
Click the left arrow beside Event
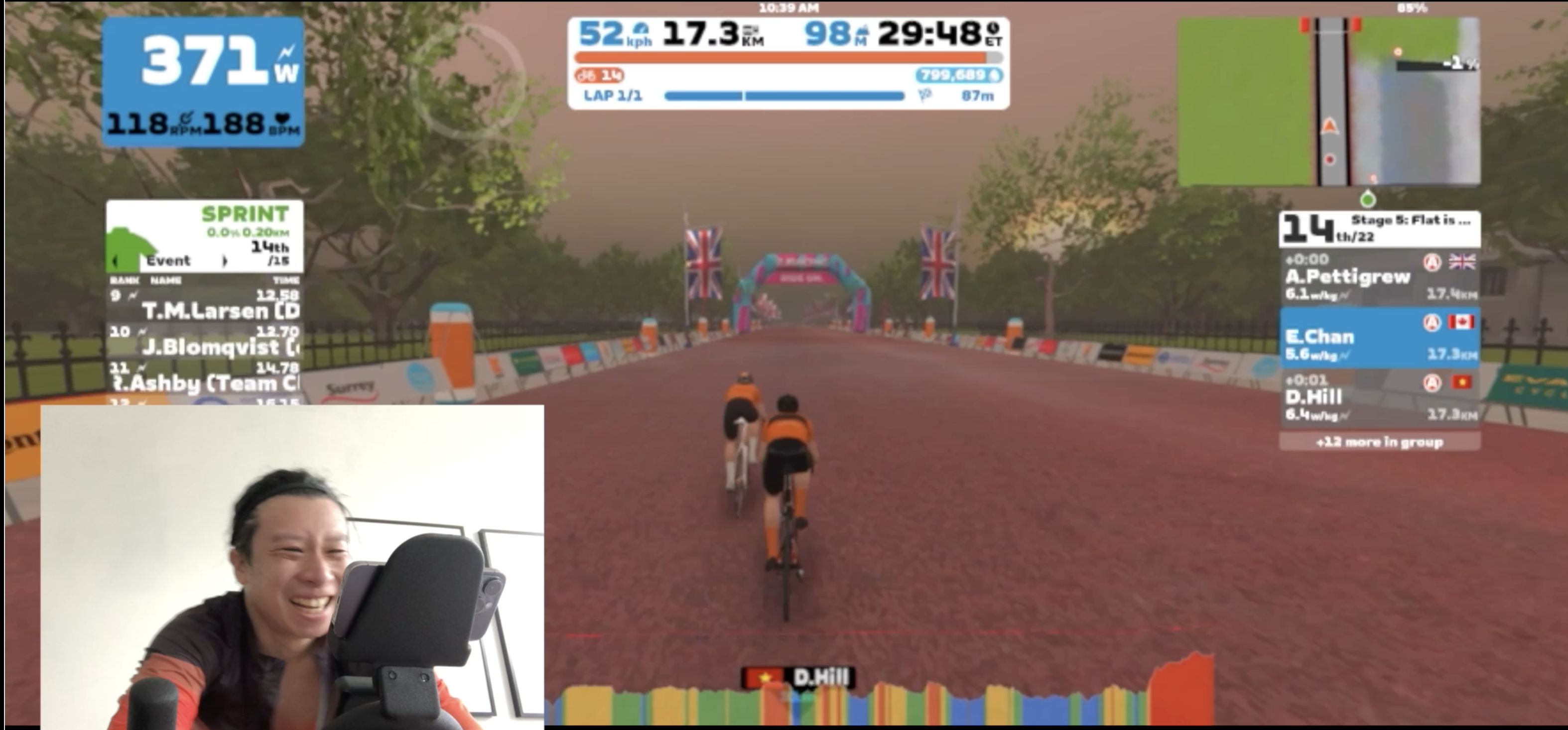[116, 261]
